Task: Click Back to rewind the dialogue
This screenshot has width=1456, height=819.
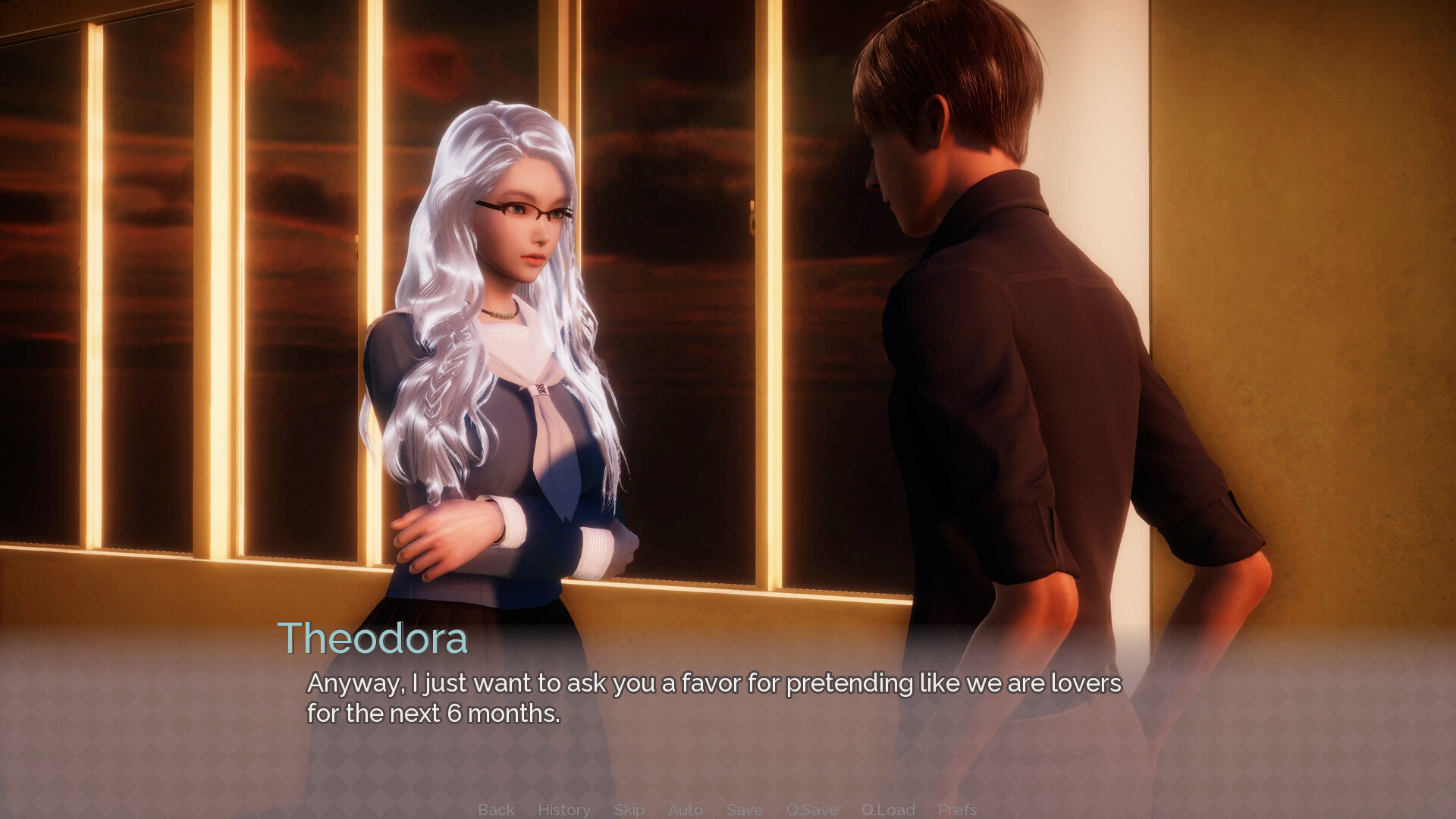Action: tap(495, 809)
